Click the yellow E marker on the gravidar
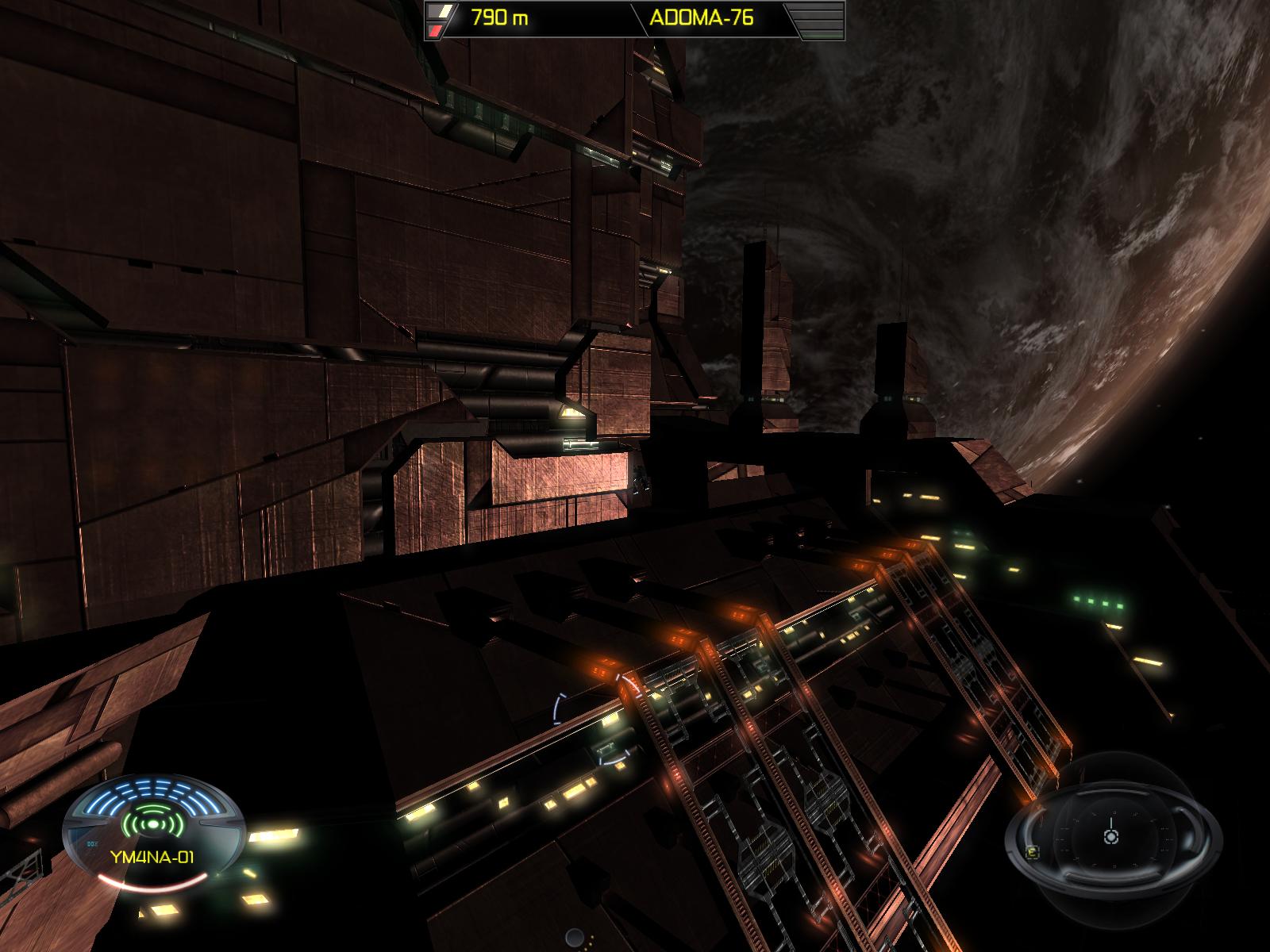 coord(1032,853)
